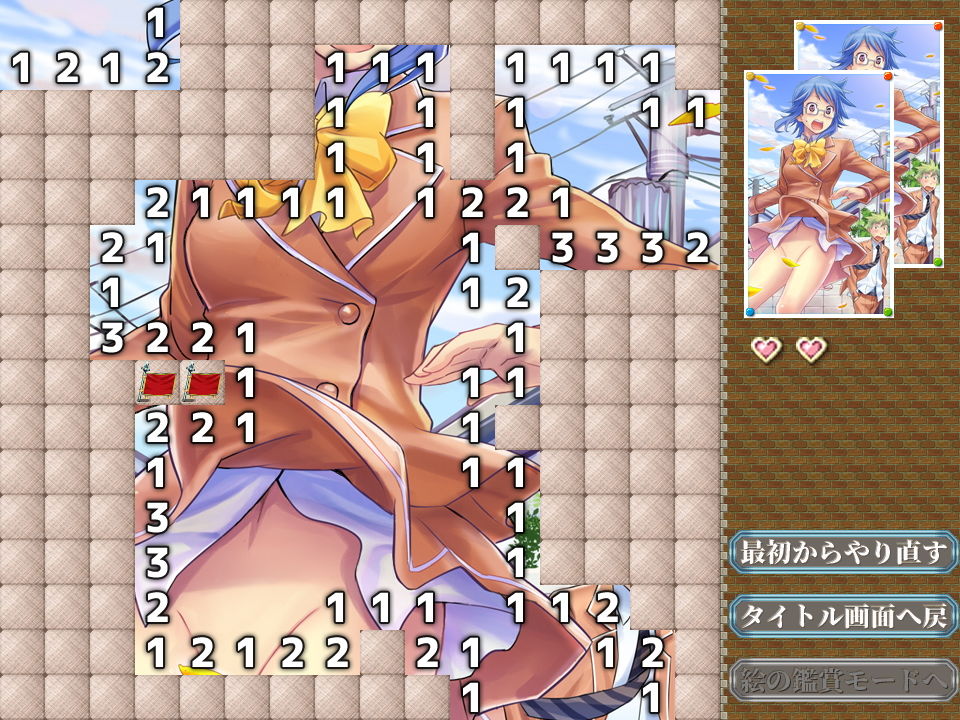Viewport: 960px width, 720px height.
Task: Return to title via タイトル画面へ戻る
Action: pyautogui.click(x=843, y=616)
